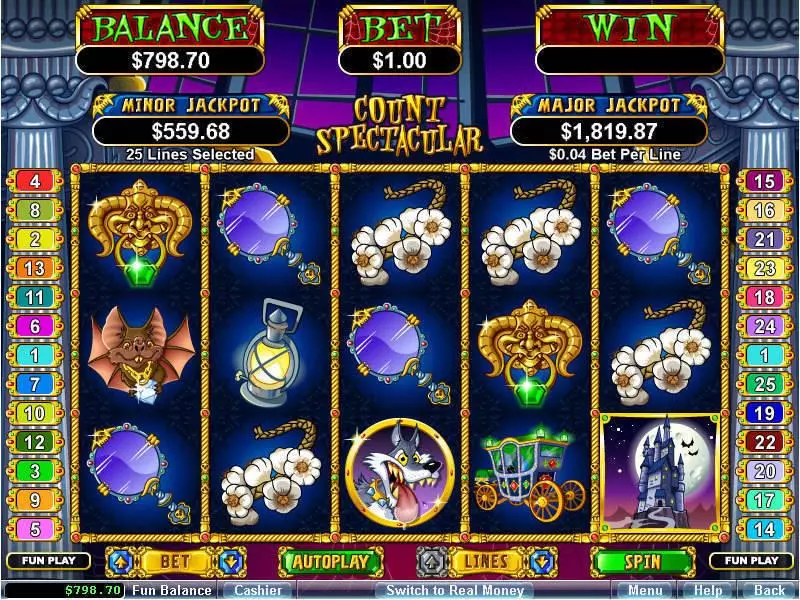Activate payline 5 marker
800x600 pixels.
(35, 529)
